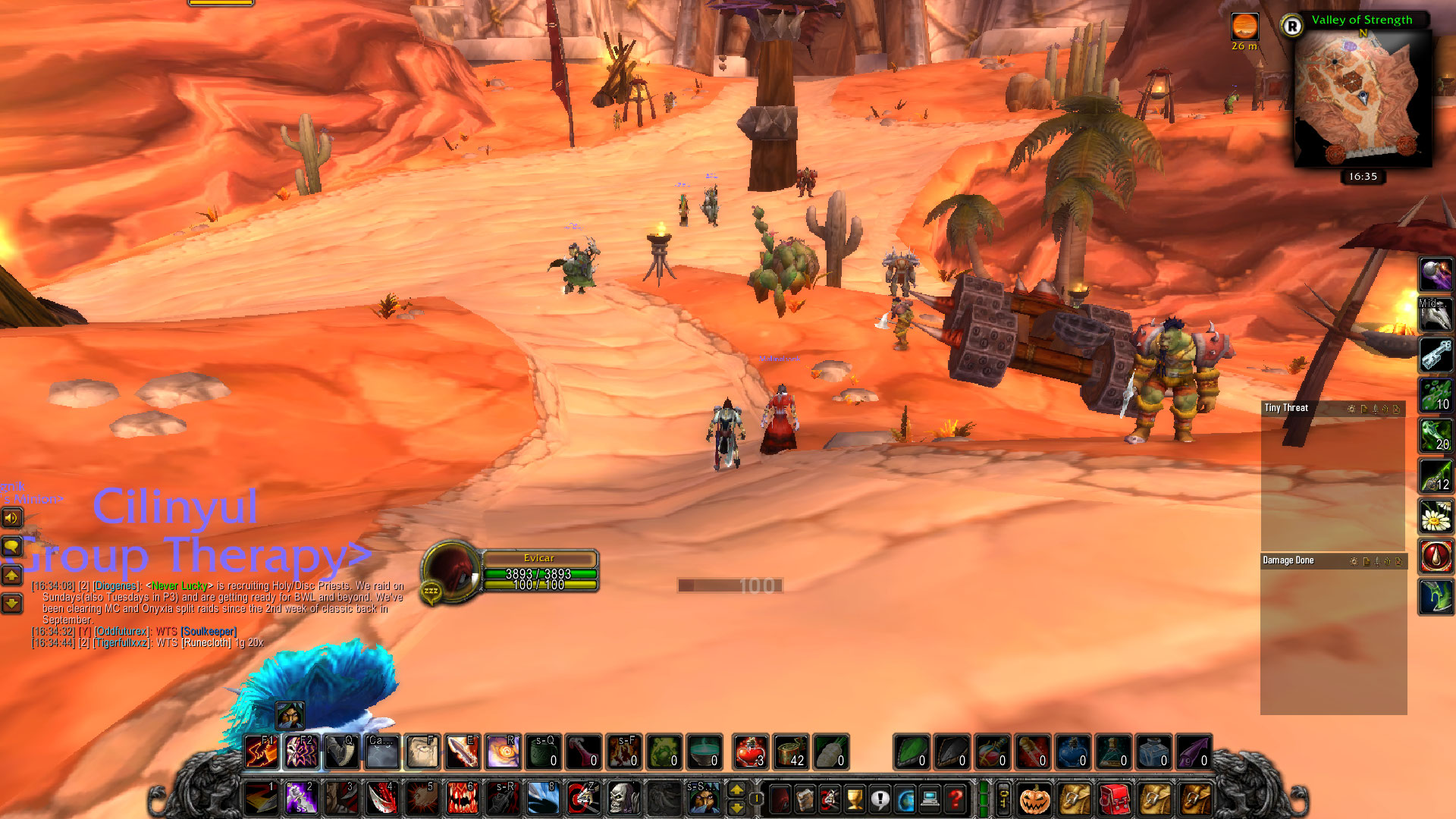Use the daisy flower item on side bar

click(x=1436, y=517)
